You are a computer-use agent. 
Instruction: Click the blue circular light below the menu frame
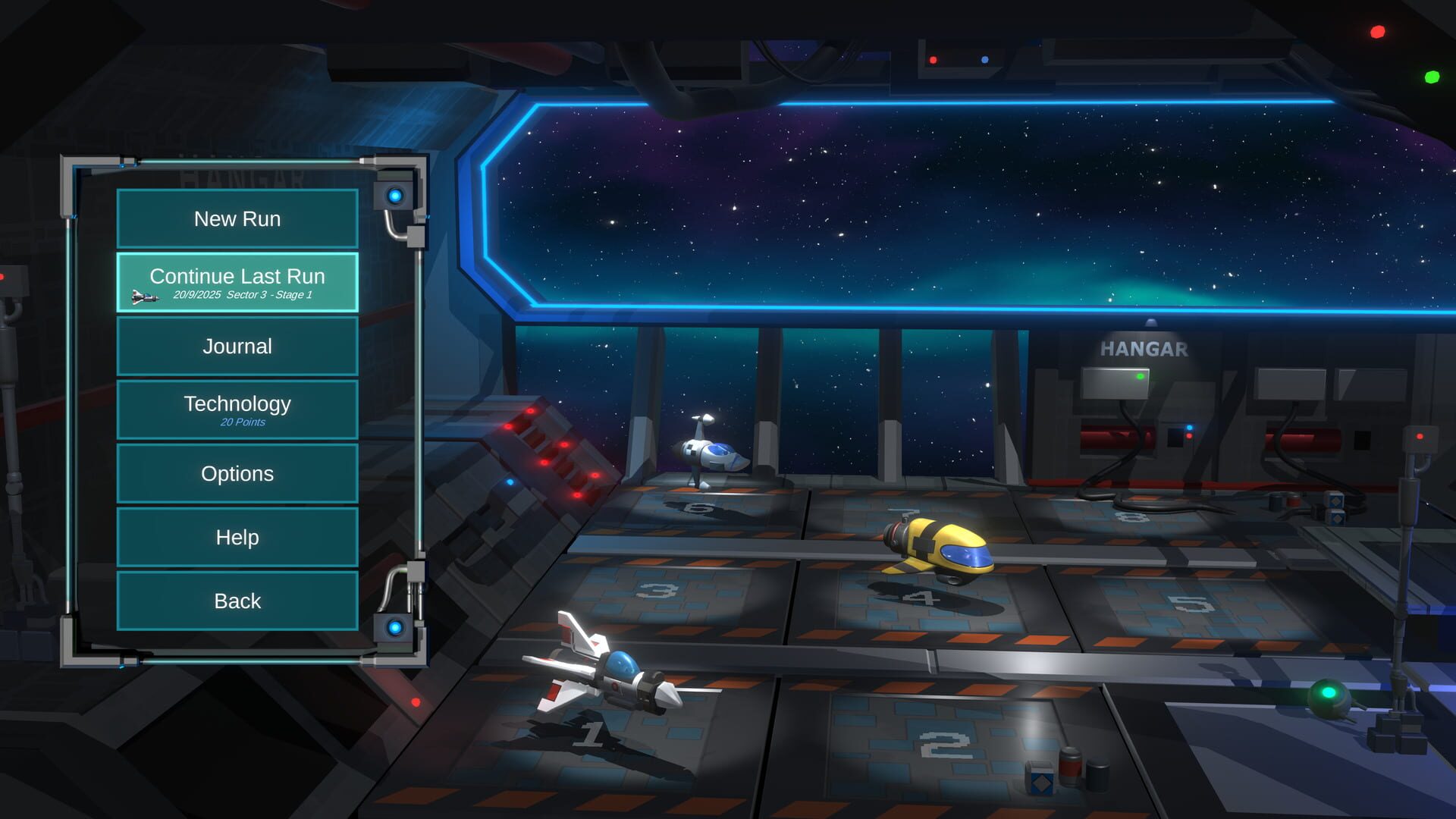coord(394,626)
